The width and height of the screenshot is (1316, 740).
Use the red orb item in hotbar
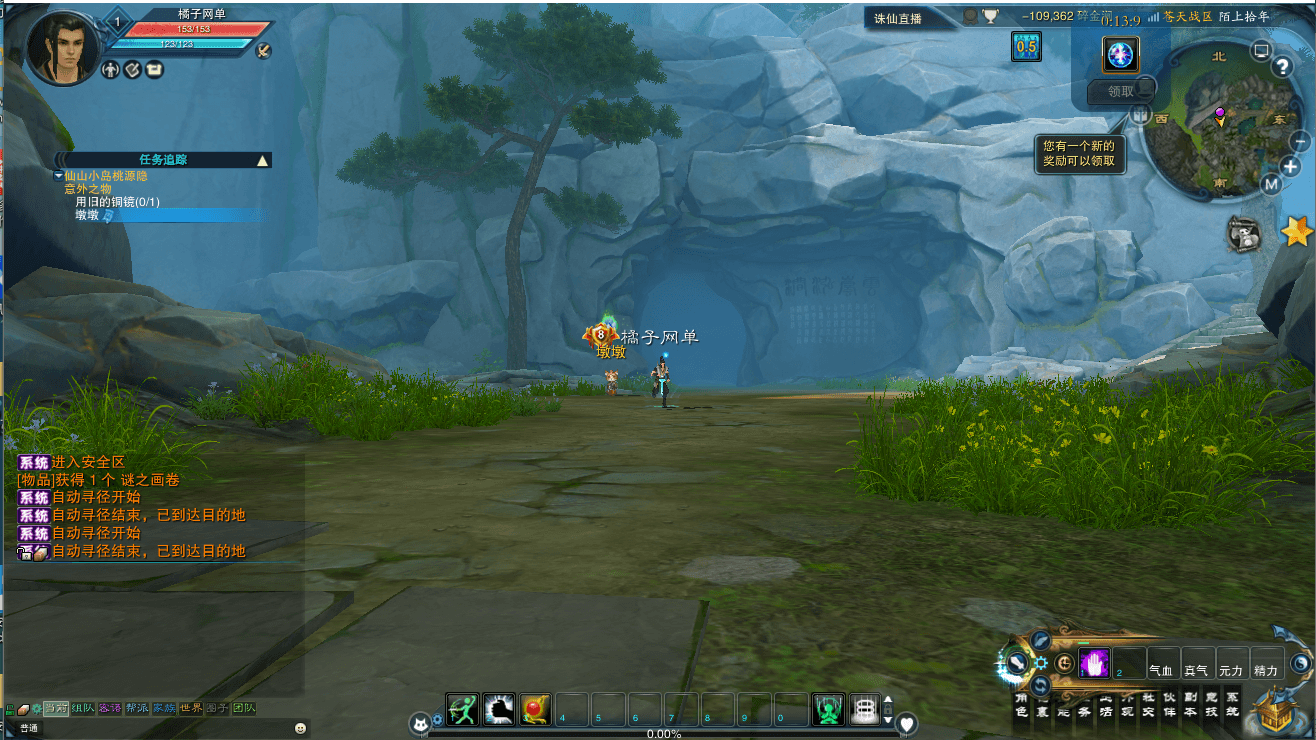536,709
